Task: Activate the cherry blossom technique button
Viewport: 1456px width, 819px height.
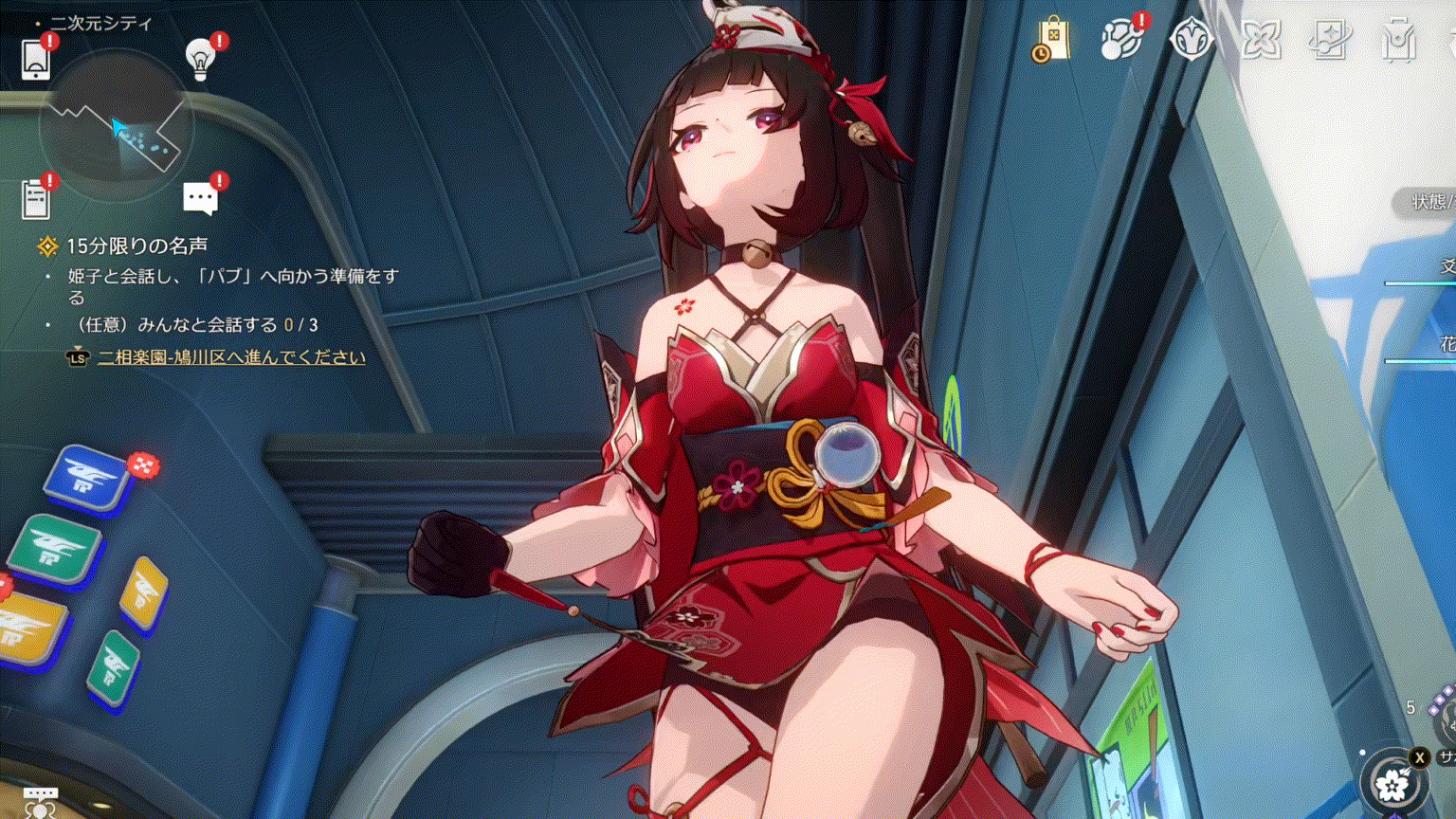Action: pos(1392,784)
